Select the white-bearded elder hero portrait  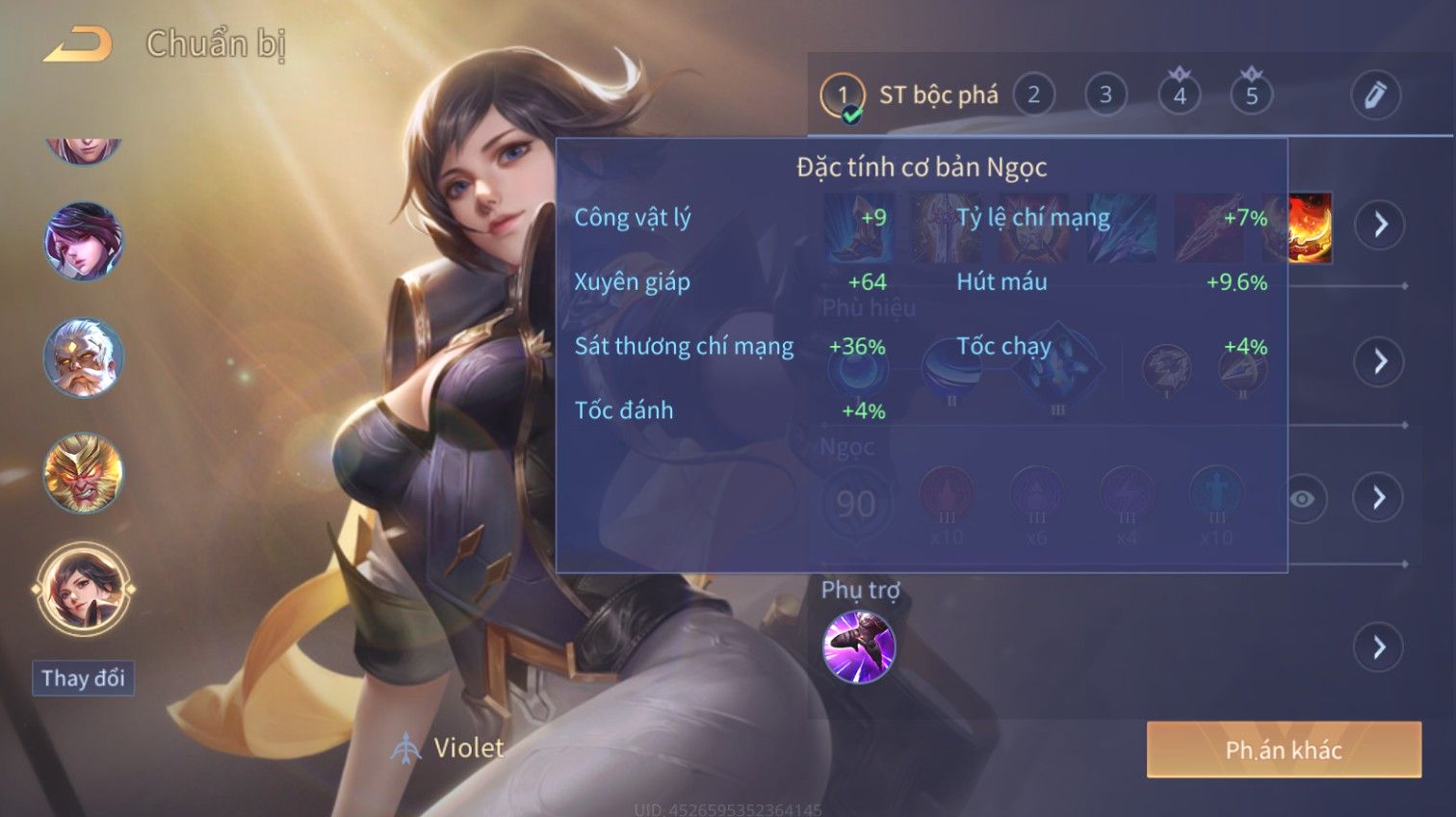84,358
